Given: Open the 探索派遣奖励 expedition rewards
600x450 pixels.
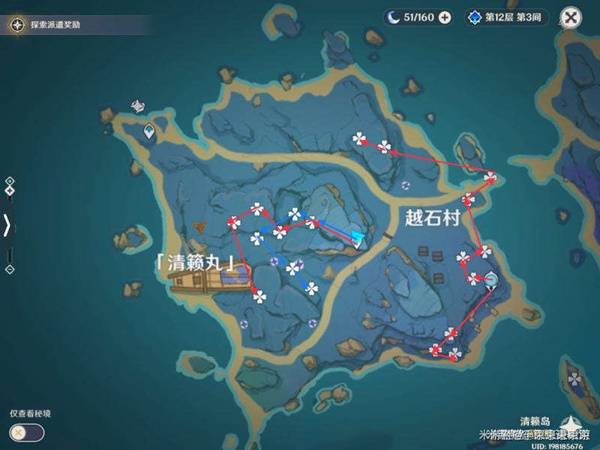Looking at the screenshot, I should pyautogui.click(x=48, y=20).
